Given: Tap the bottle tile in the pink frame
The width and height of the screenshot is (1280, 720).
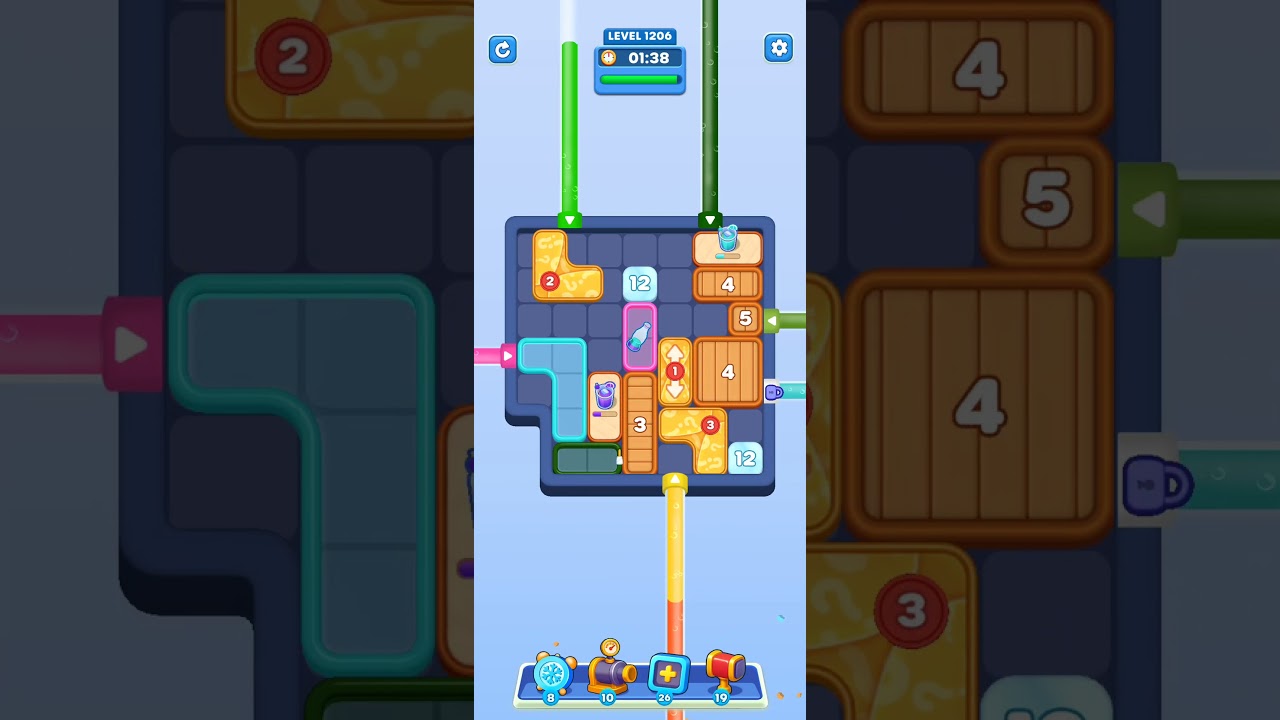Looking at the screenshot, I should click(x=640, y=337).
